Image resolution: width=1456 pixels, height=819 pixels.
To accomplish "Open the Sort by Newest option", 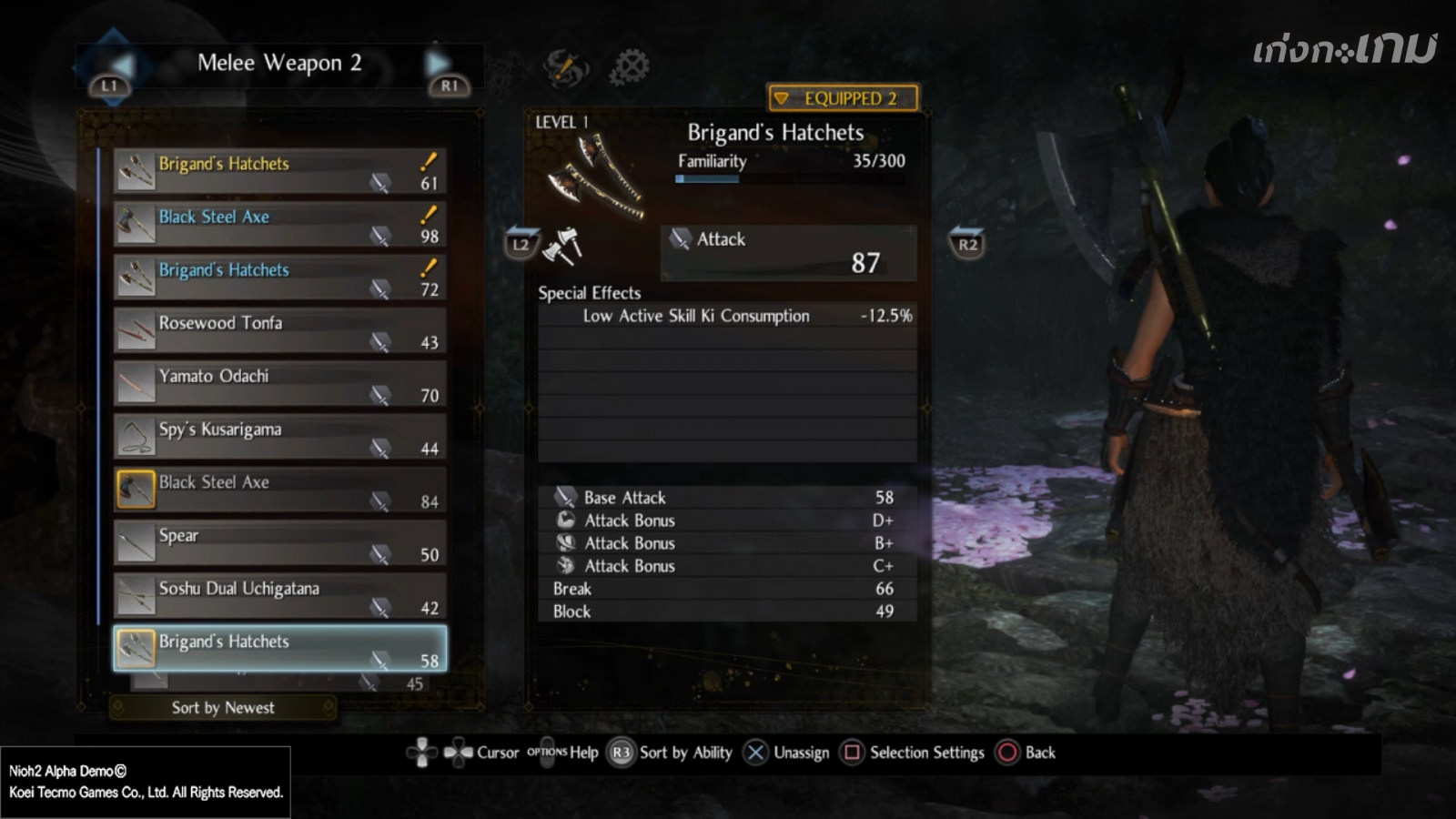I will pyautogui.click(x=223, y=707).
